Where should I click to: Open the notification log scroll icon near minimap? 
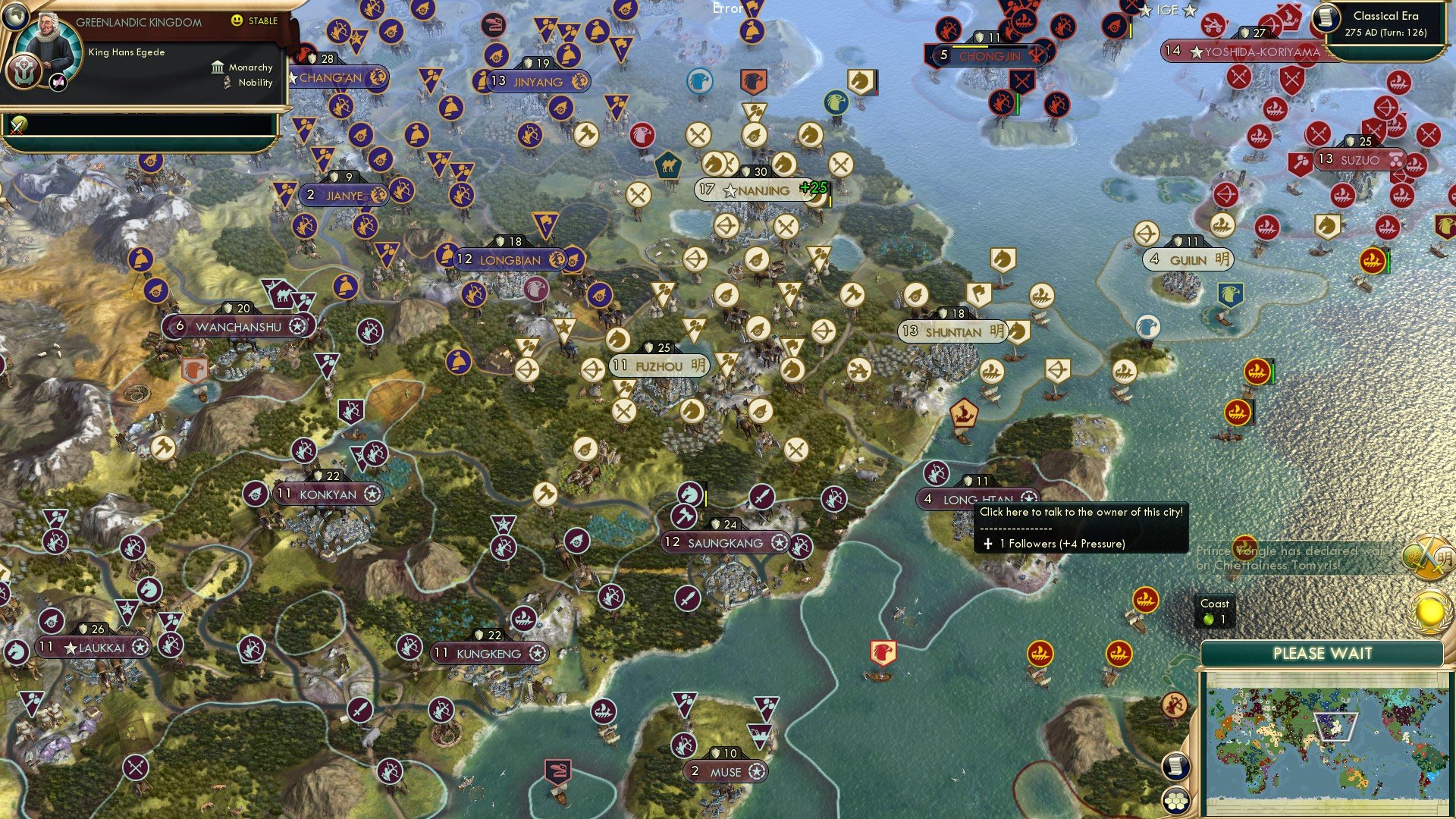1175,766
